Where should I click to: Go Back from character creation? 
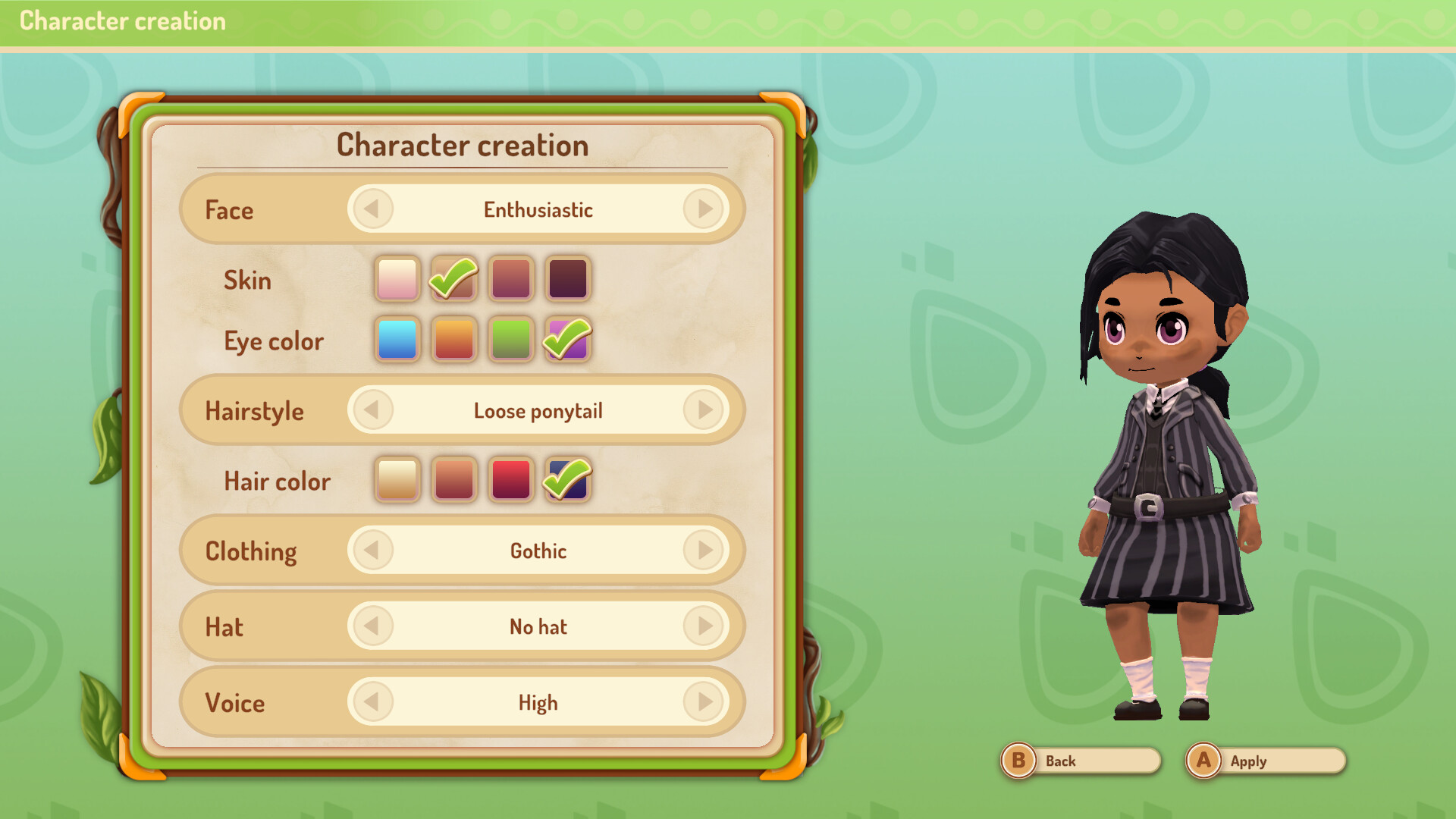point(1080,761)
